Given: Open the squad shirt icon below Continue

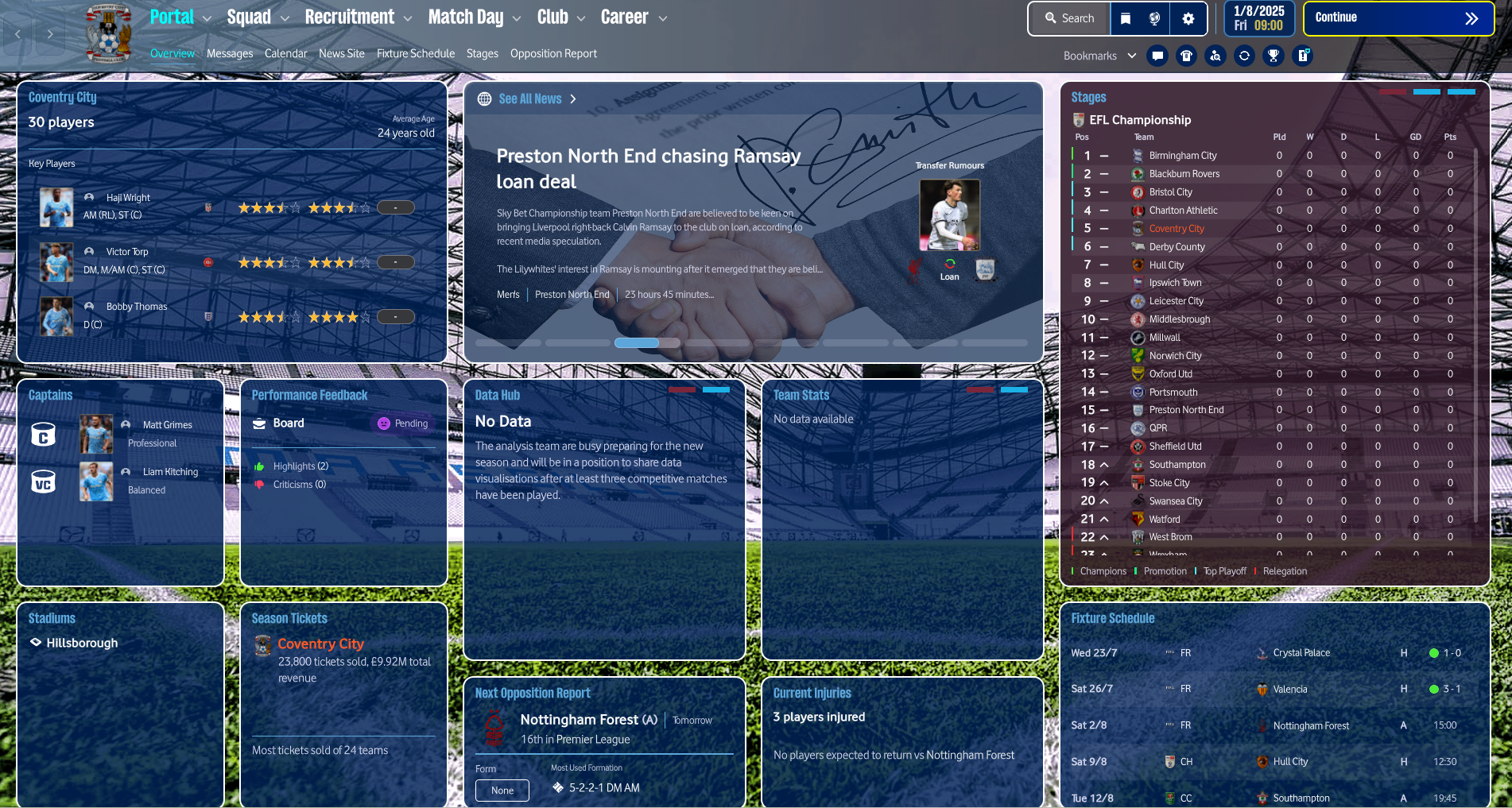Looking at the screenshot, I should pos(1186,56).
